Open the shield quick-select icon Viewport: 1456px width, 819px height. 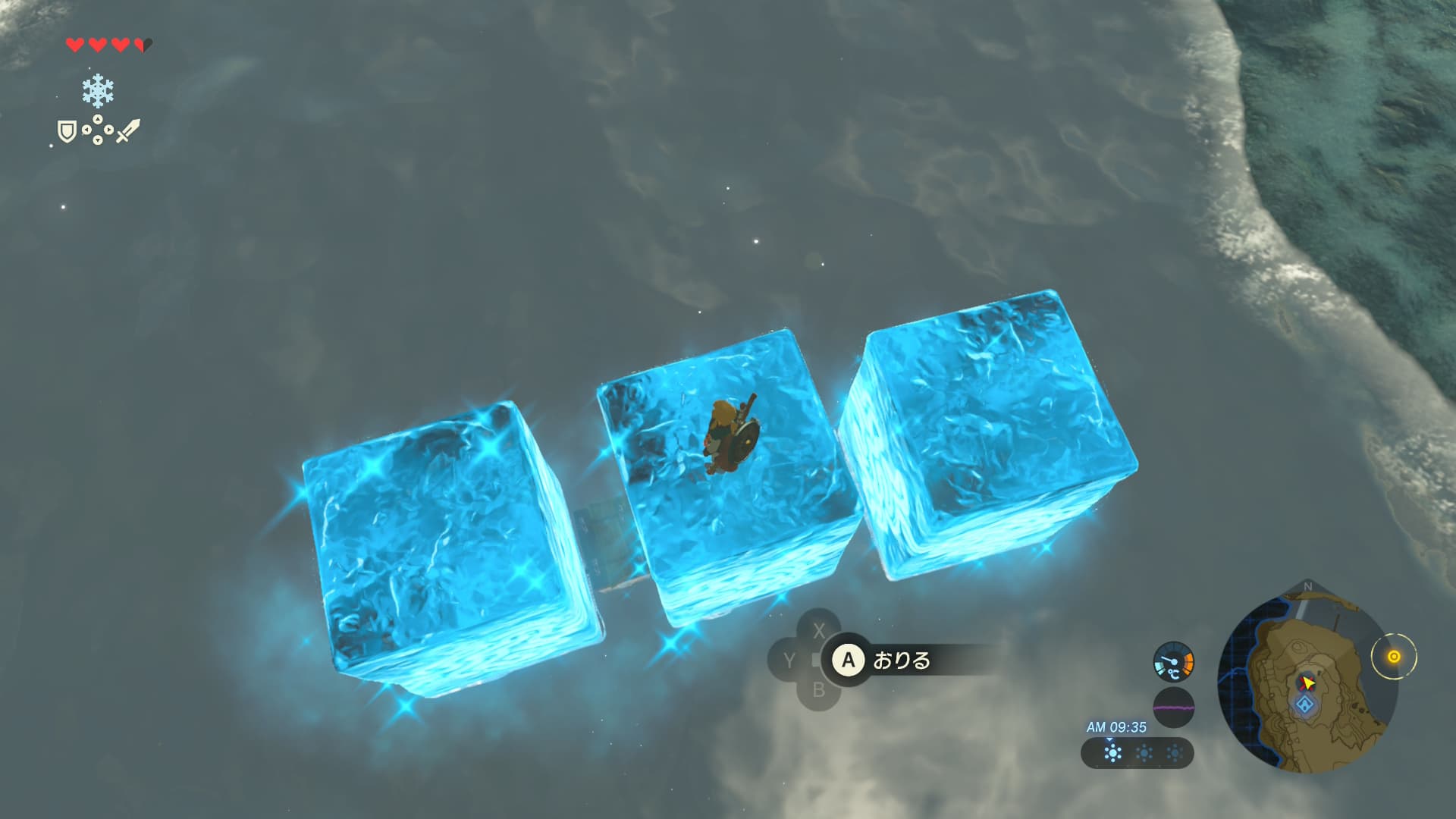click(x=67, y=133)
